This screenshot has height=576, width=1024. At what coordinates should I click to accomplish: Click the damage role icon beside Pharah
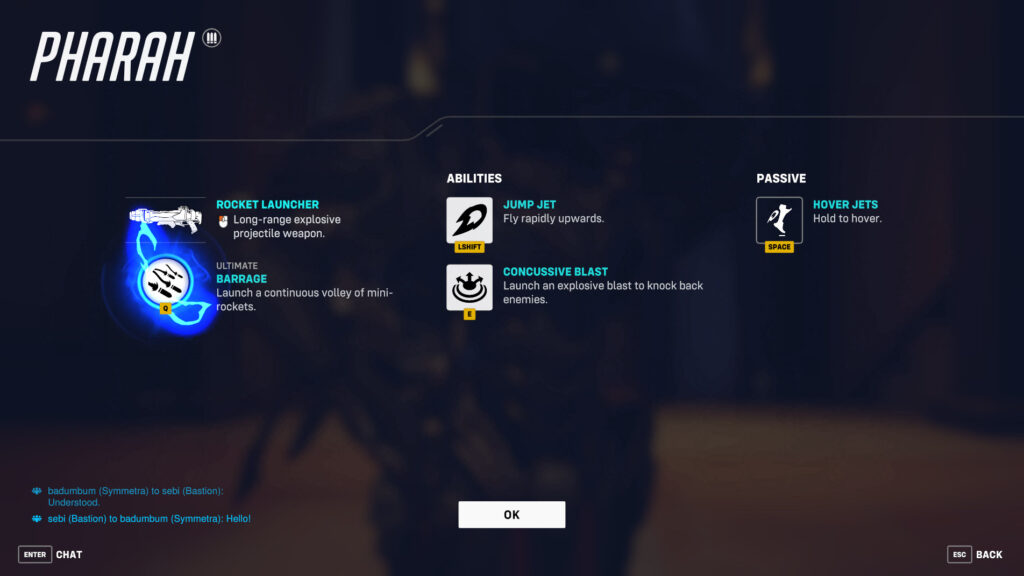[211, 38]
